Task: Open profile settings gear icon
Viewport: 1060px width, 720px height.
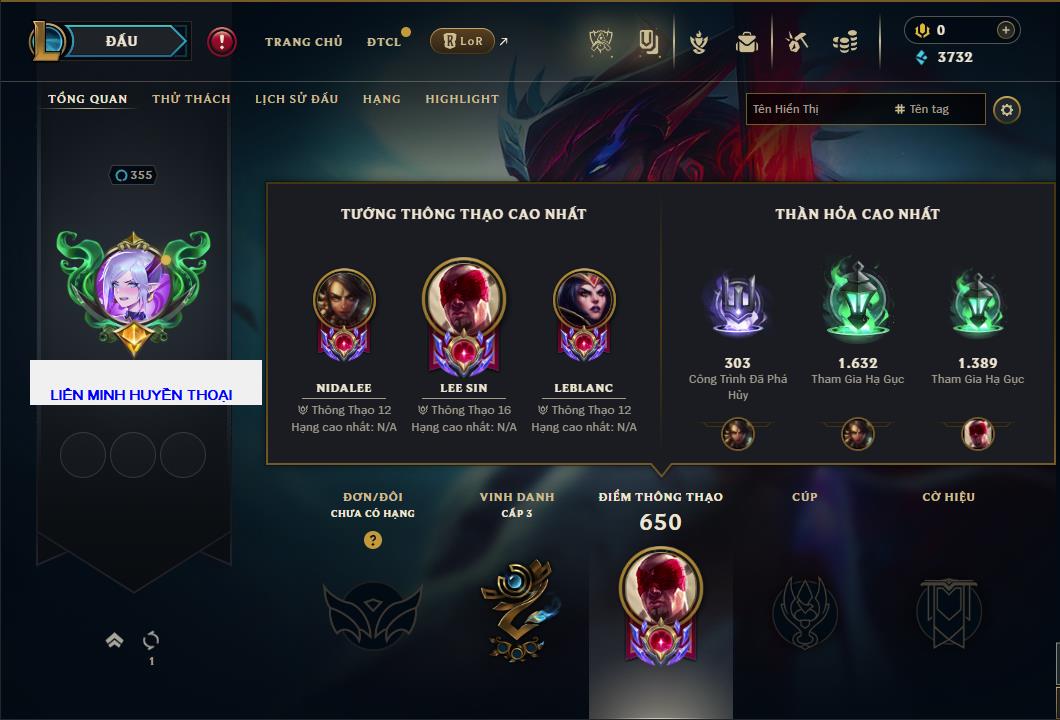Action: [1007, 110]
